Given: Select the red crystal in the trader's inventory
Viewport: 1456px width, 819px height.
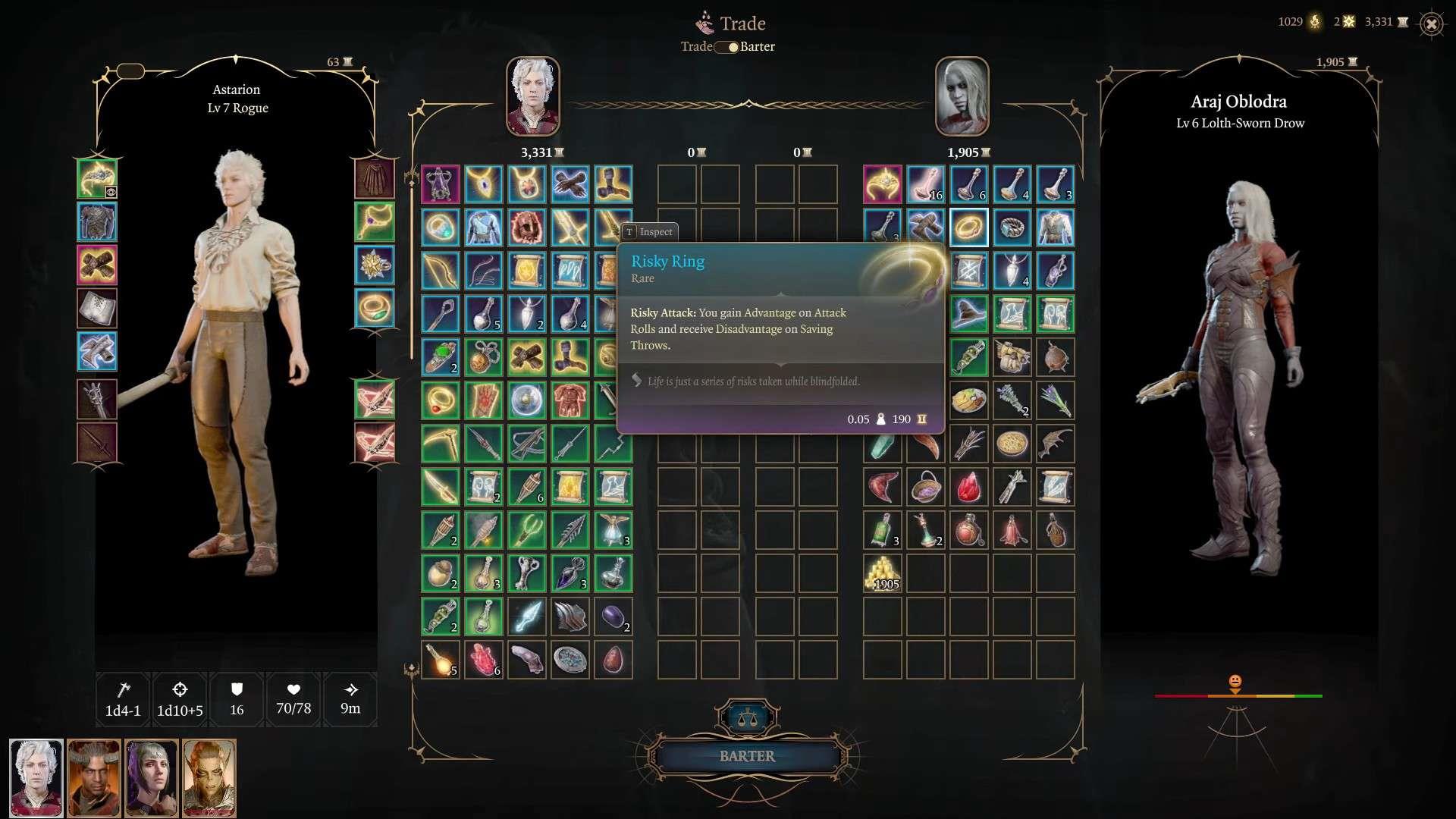Looking at the screenshot, I should pos(968,487).
